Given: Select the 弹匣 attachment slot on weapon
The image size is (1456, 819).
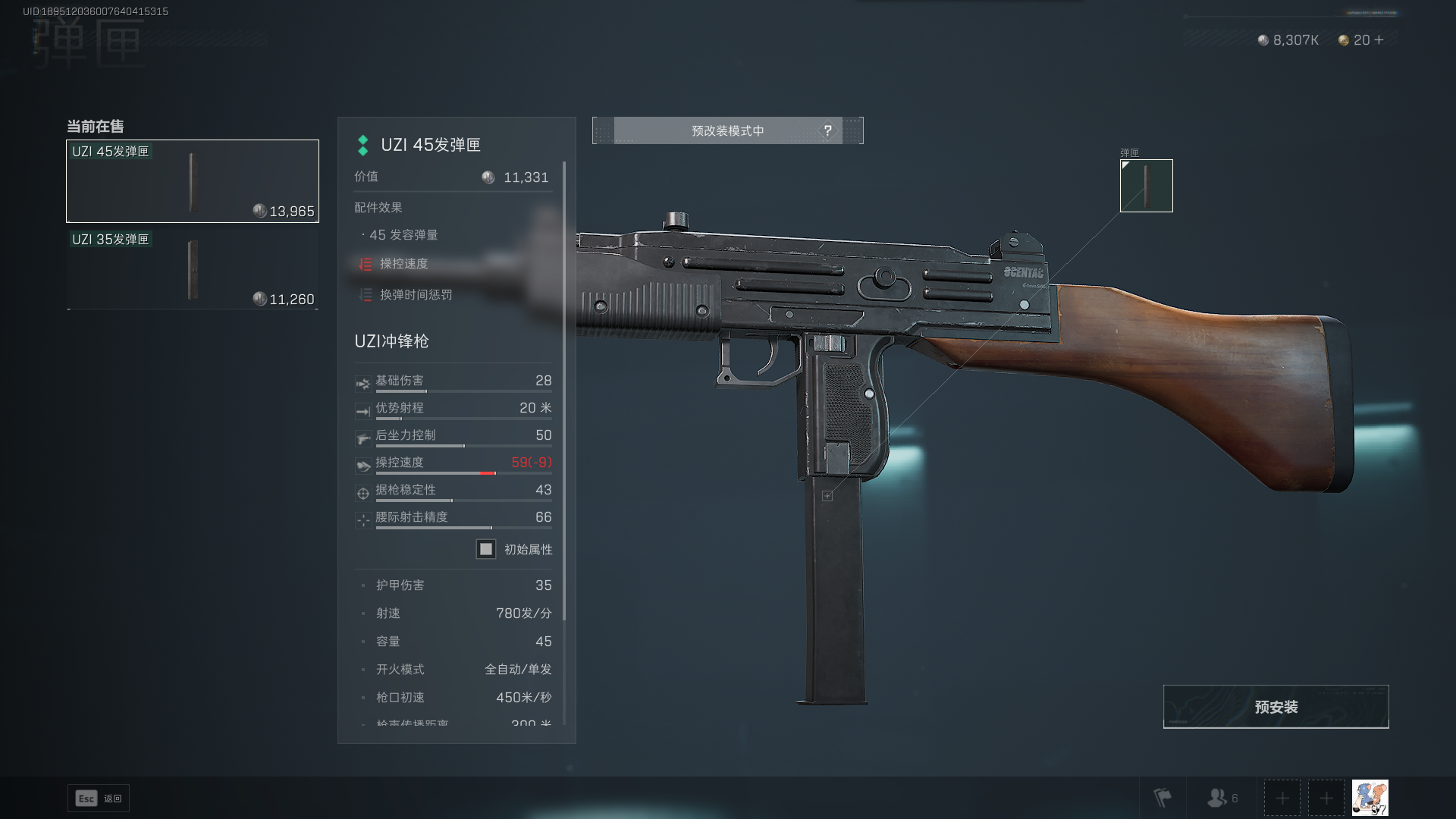Looking at the screenshot, I should [1146, 186].
